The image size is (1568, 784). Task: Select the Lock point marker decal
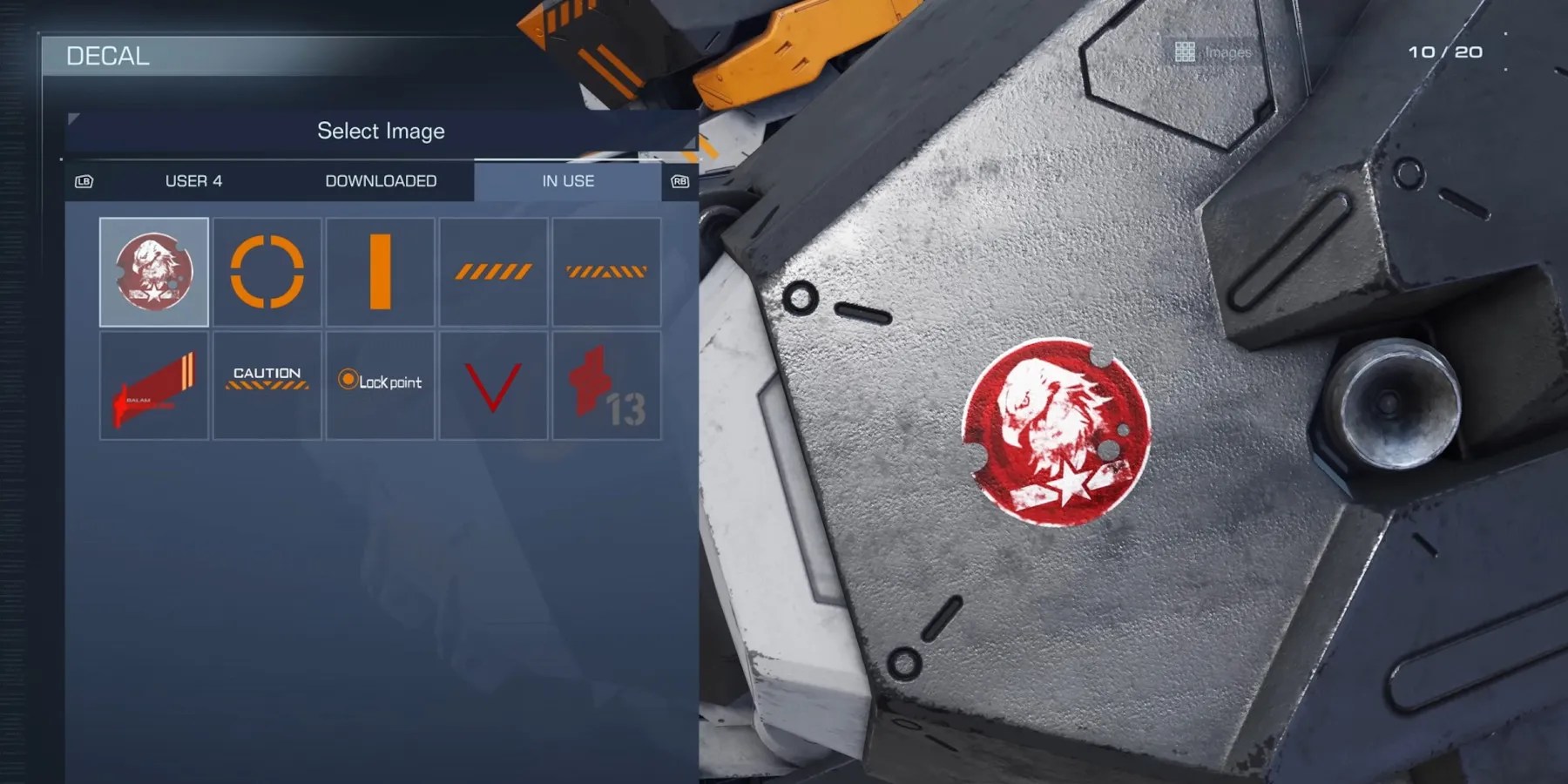pos(380,383)
